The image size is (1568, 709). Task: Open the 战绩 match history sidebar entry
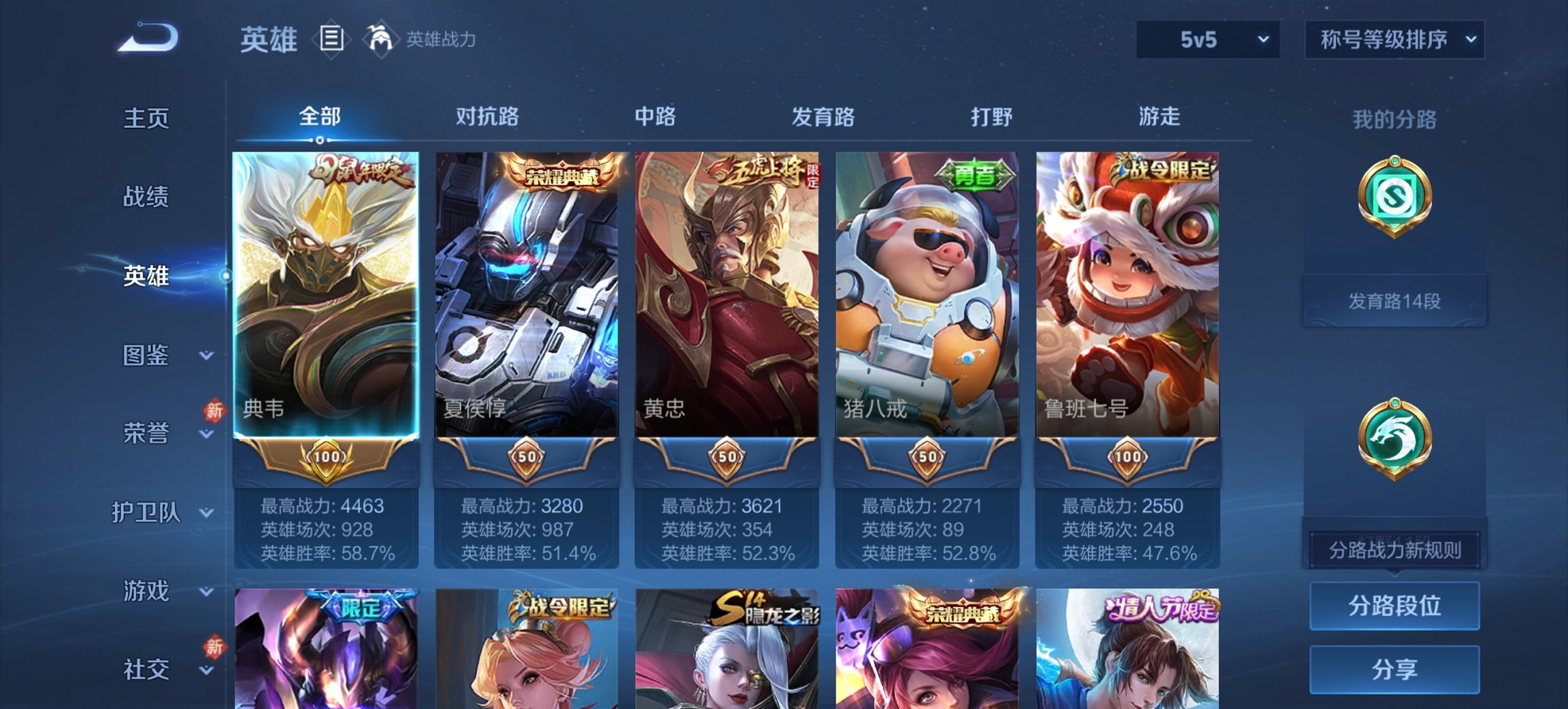click(146, 198)
